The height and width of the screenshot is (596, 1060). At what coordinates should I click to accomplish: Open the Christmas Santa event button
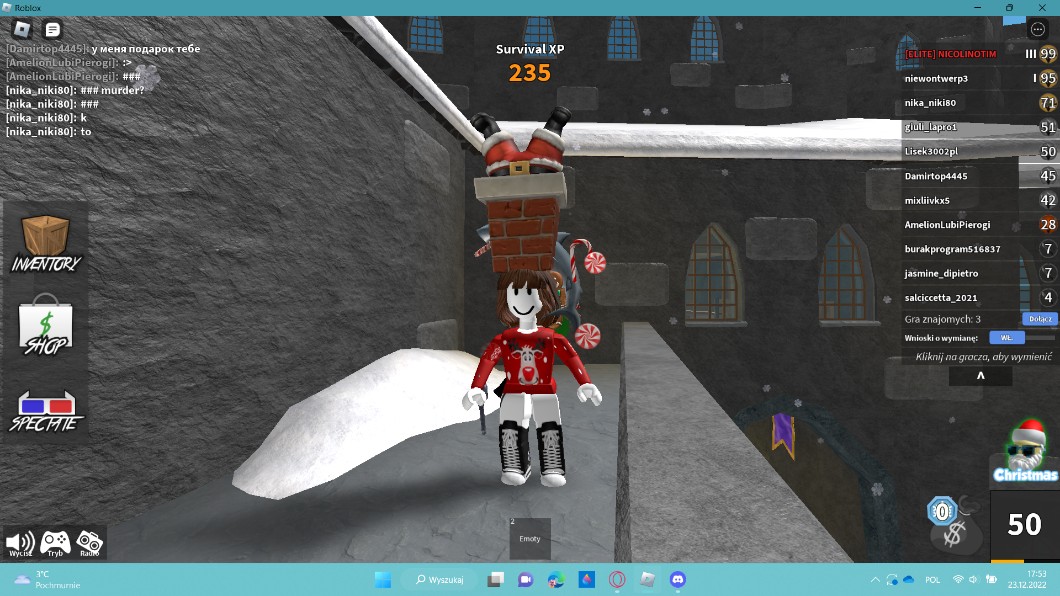[x=1025, y=452]
